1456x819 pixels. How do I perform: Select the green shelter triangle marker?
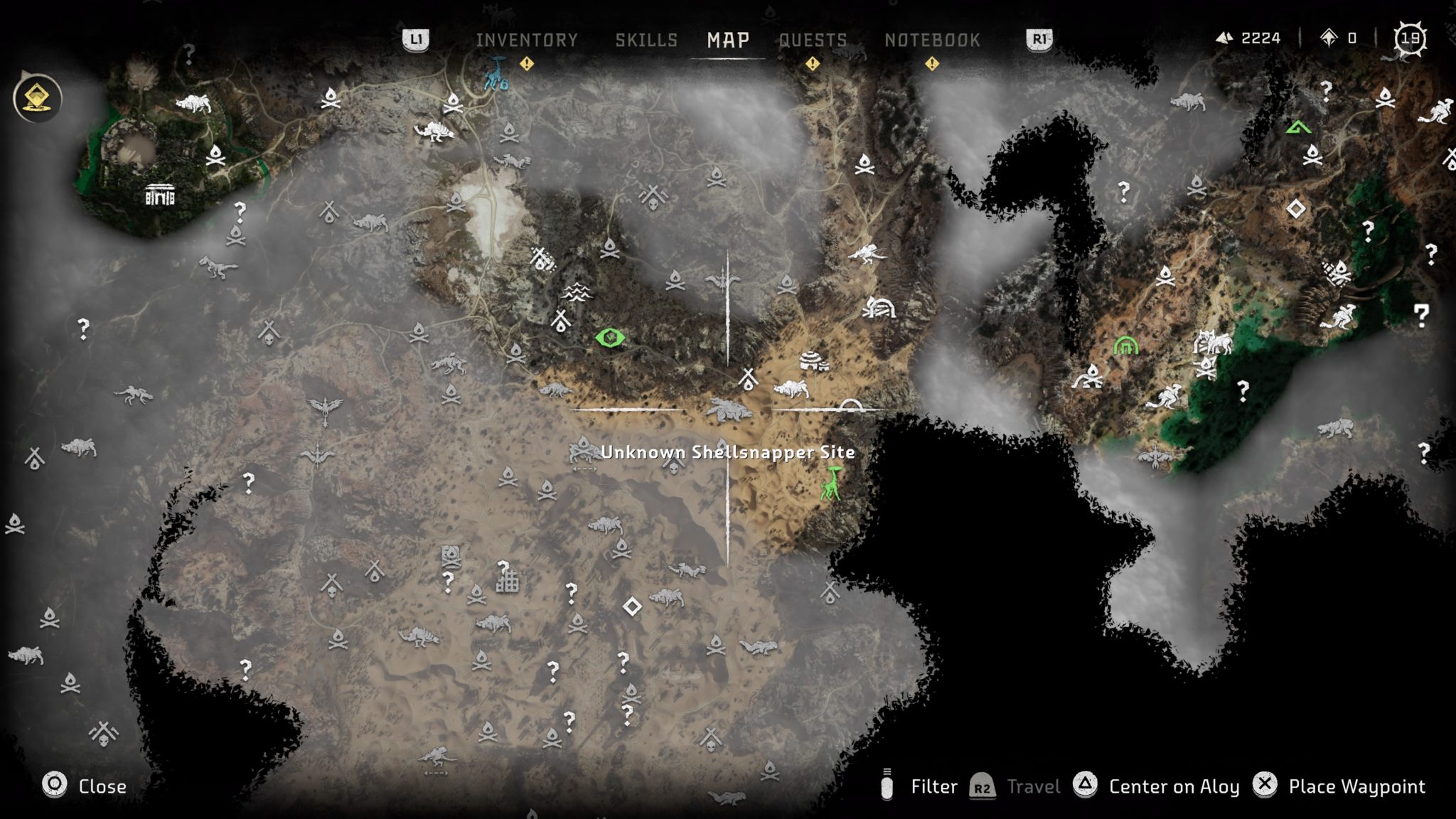click(x=1298, y=128)
